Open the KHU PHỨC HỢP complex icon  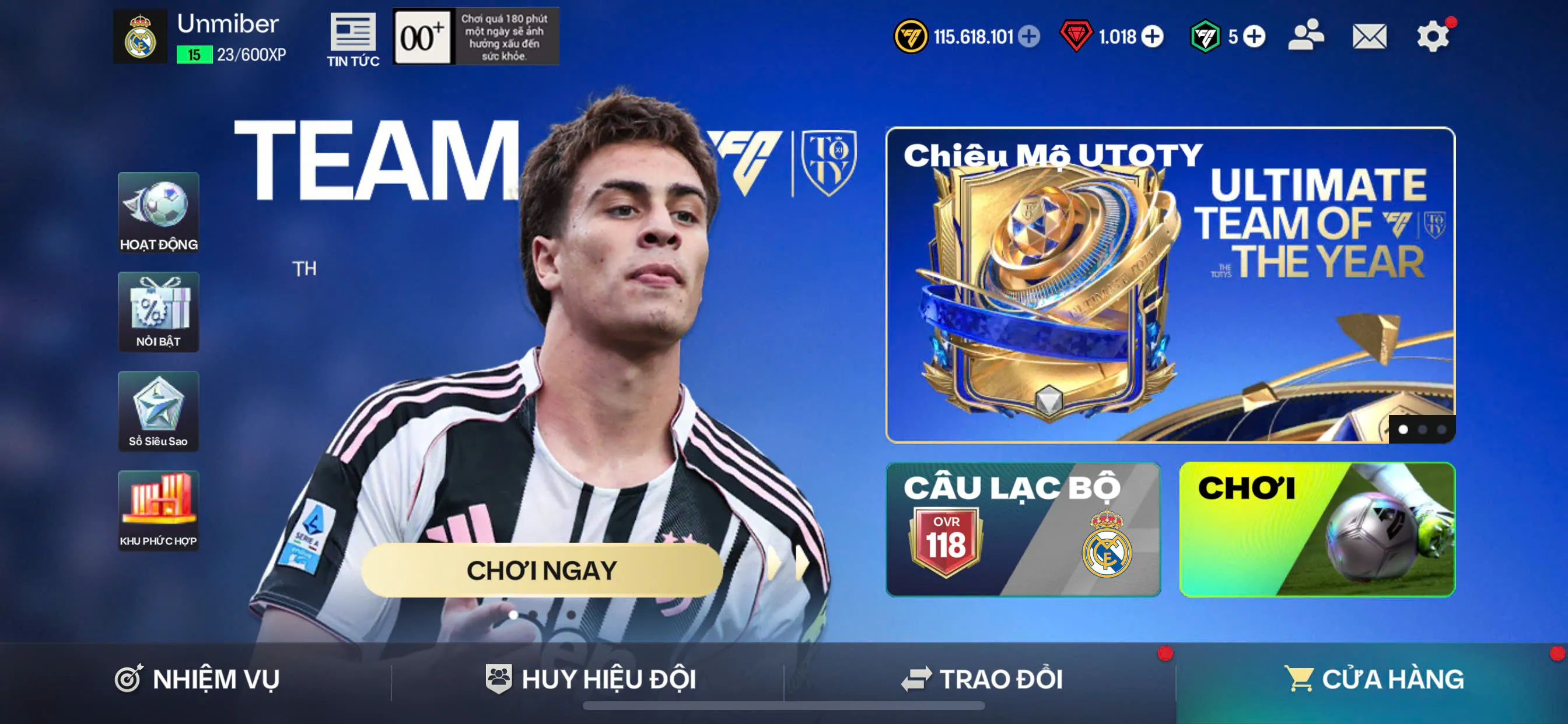click(x=158, y=511)
